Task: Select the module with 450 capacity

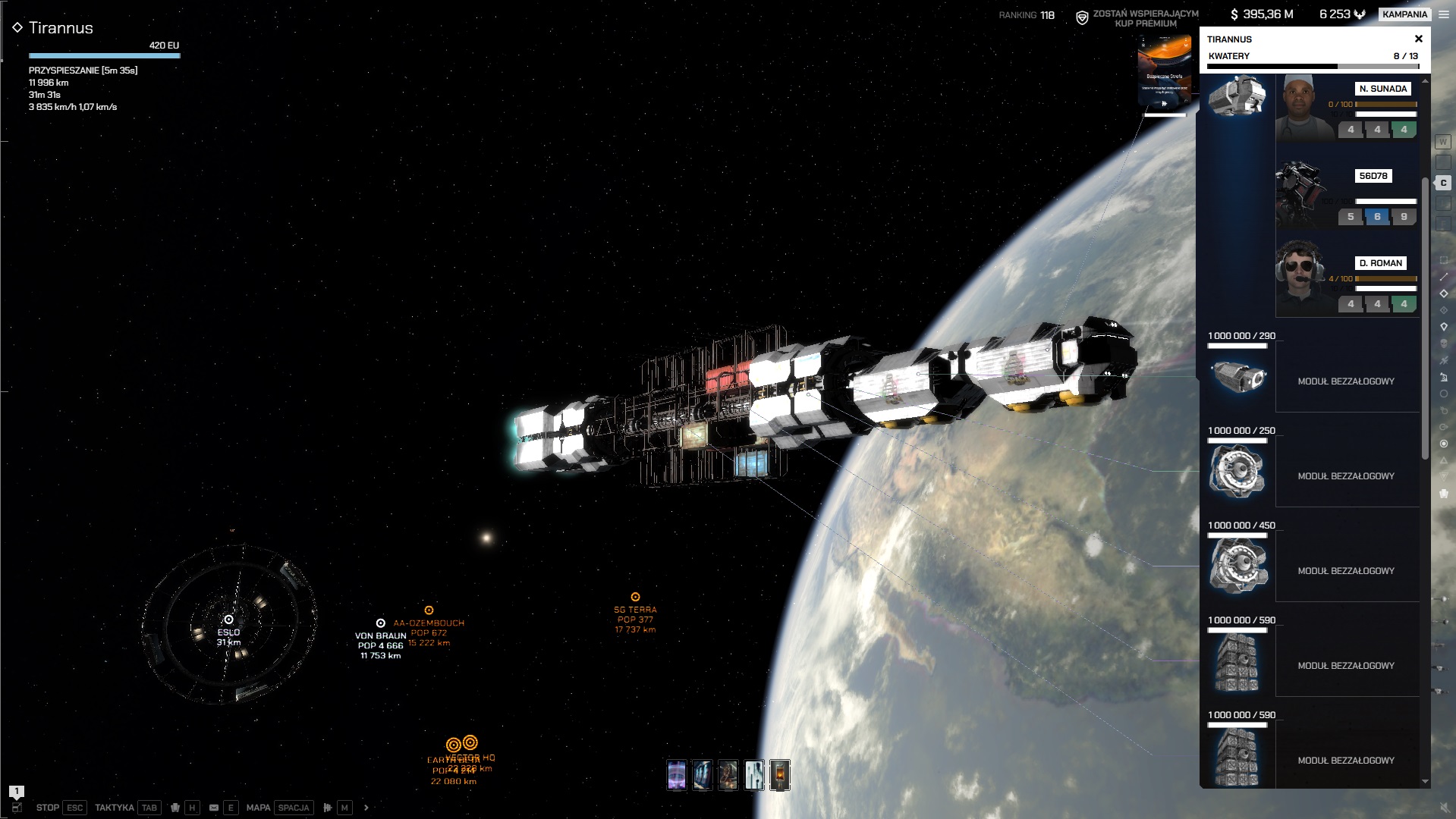Action: point(1237,566)
